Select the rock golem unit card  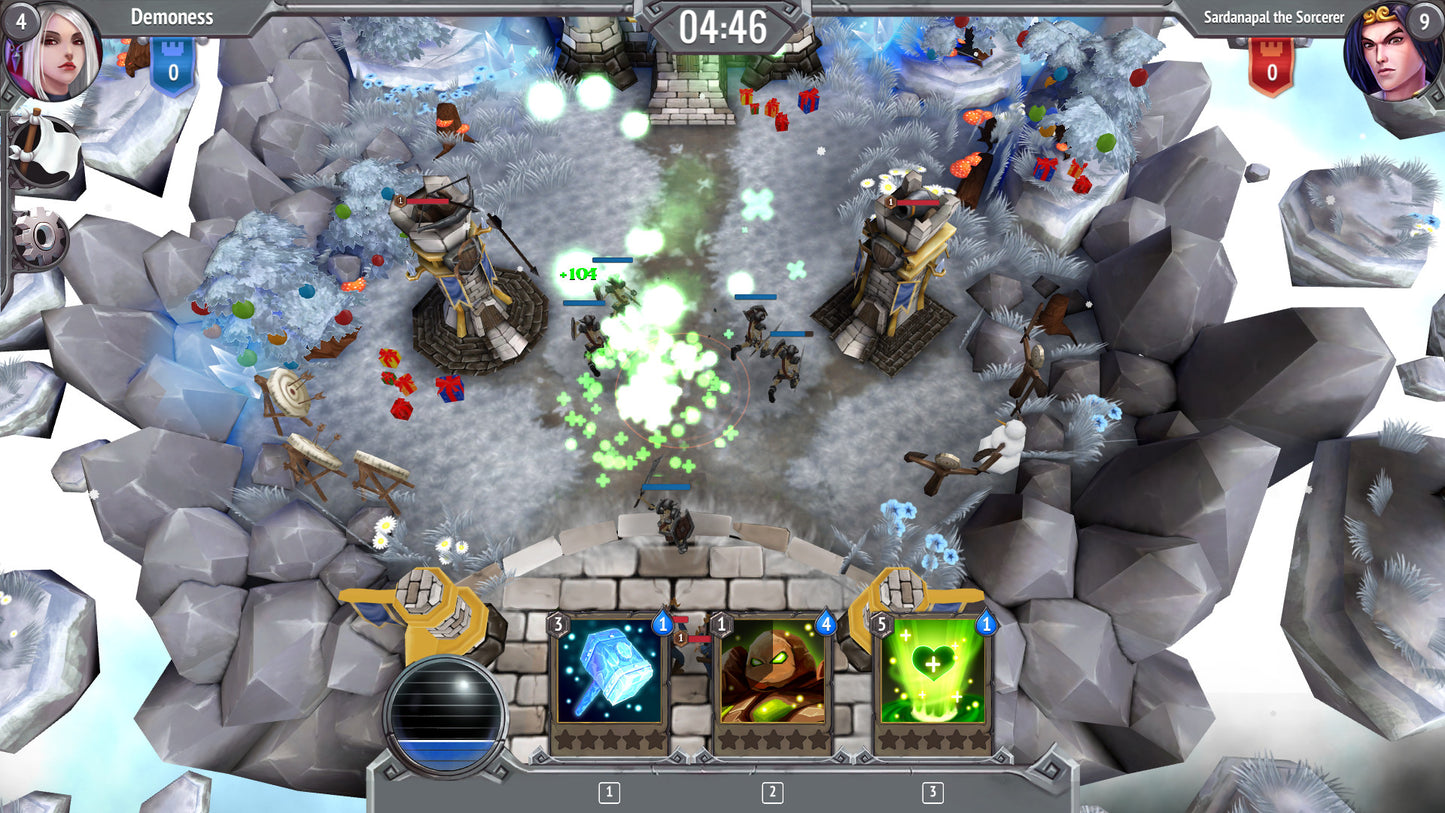pos(772,682)
